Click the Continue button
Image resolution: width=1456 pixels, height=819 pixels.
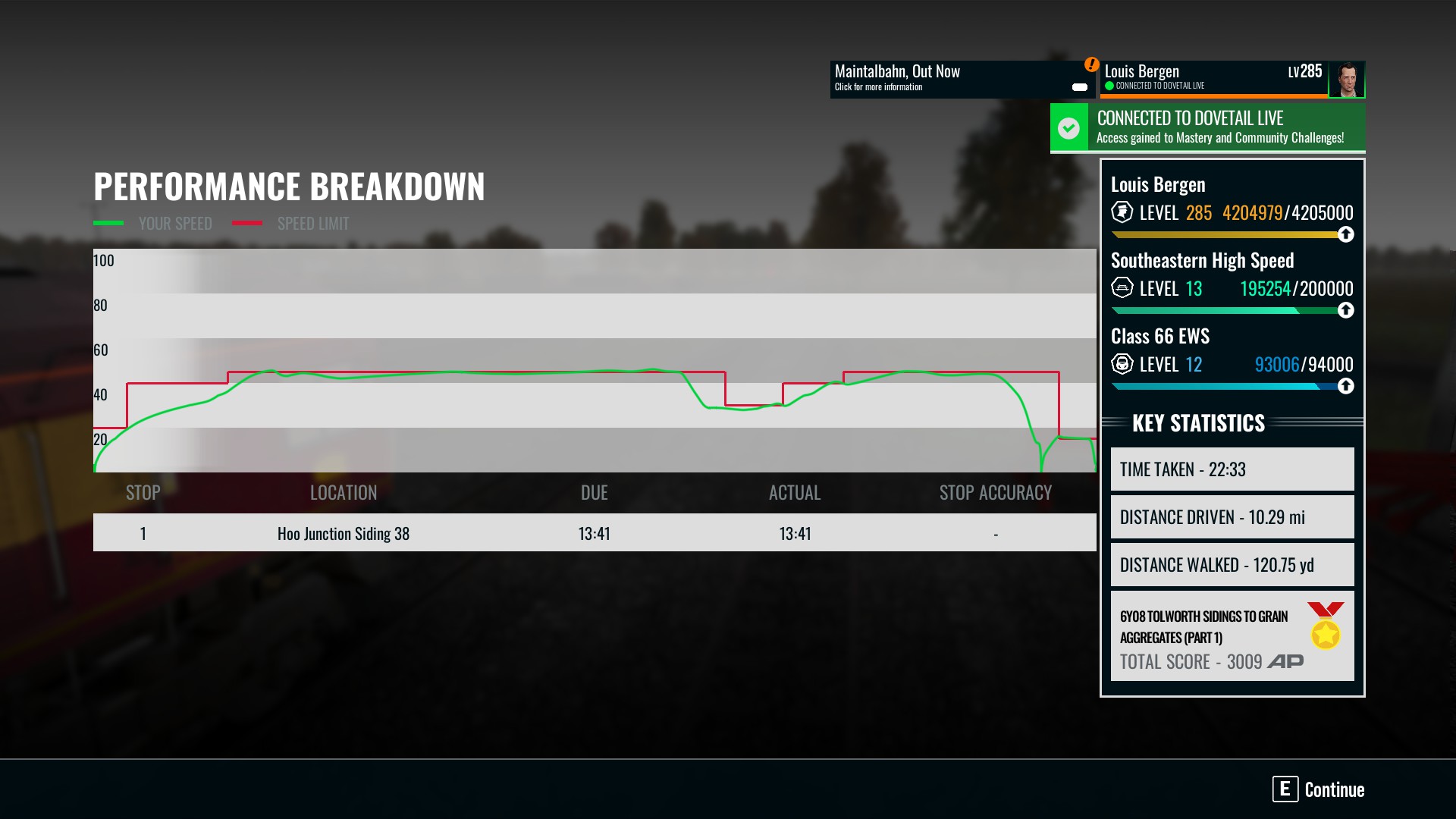tap(1319, 789)
